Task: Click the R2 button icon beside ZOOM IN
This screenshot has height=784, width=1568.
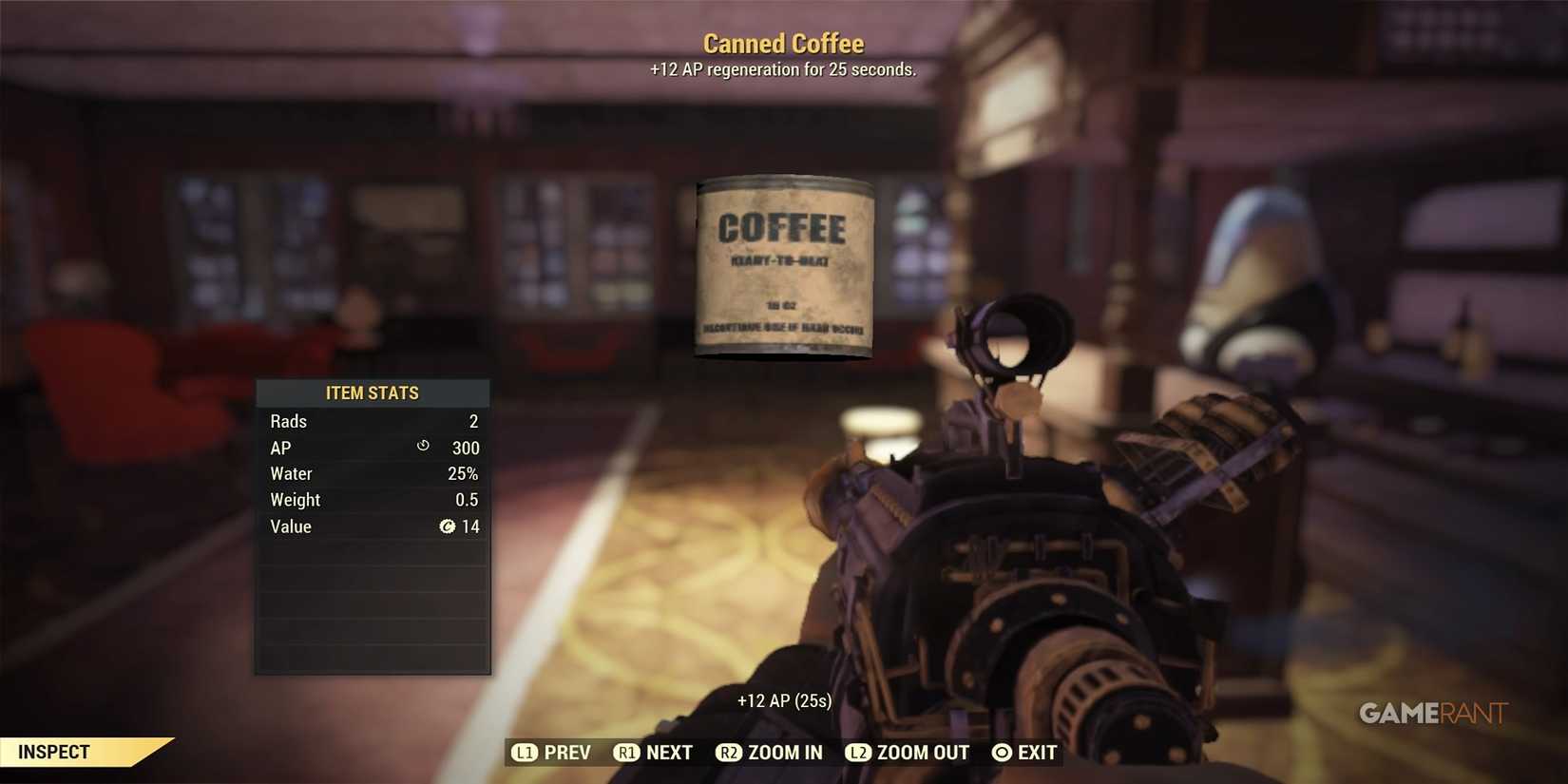Action: 730,752
